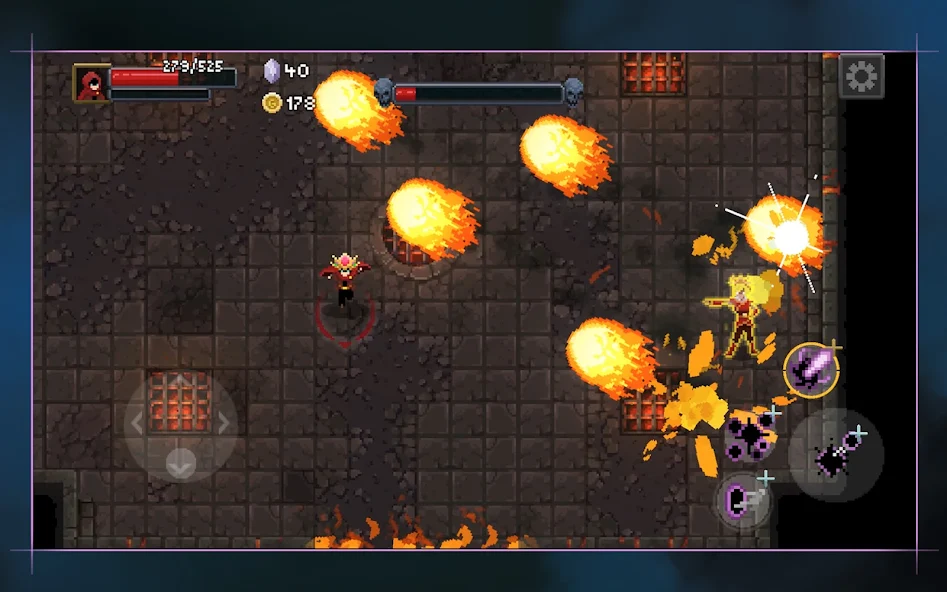The height and width of the screenshot is (592, 947).
Task: Use the large dark bolt basic attack
Action: click(x=835, y=456)
